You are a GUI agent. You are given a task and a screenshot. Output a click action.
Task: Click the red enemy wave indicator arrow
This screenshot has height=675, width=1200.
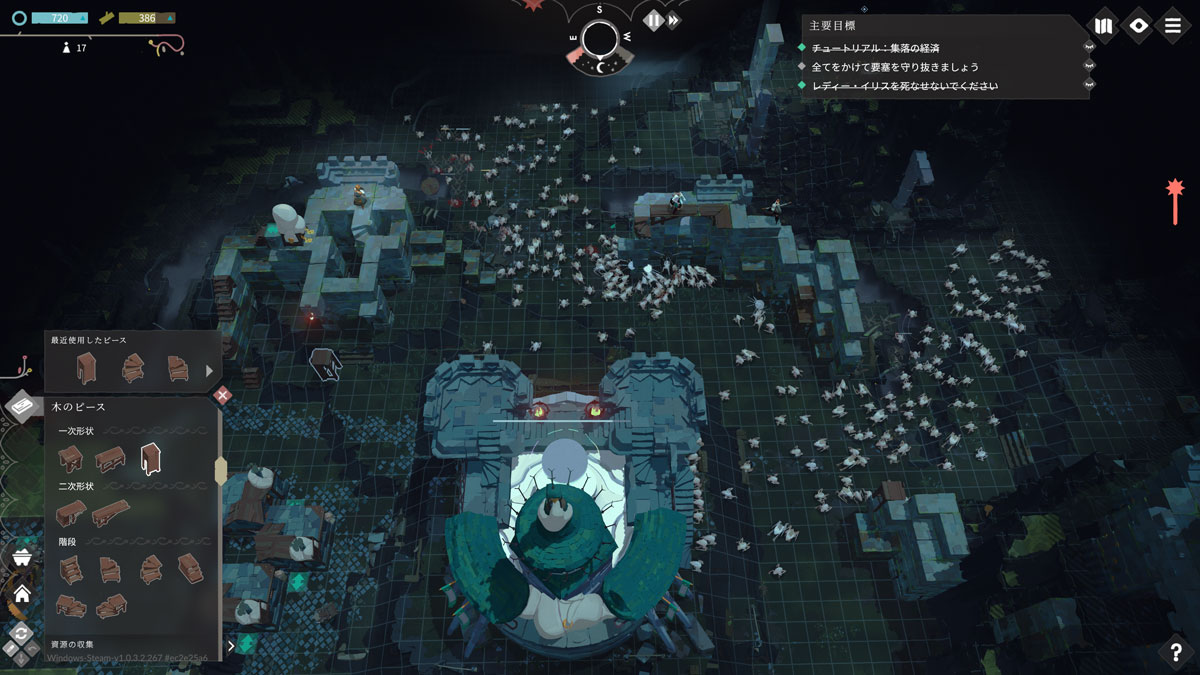click(x=1175, y=201)
